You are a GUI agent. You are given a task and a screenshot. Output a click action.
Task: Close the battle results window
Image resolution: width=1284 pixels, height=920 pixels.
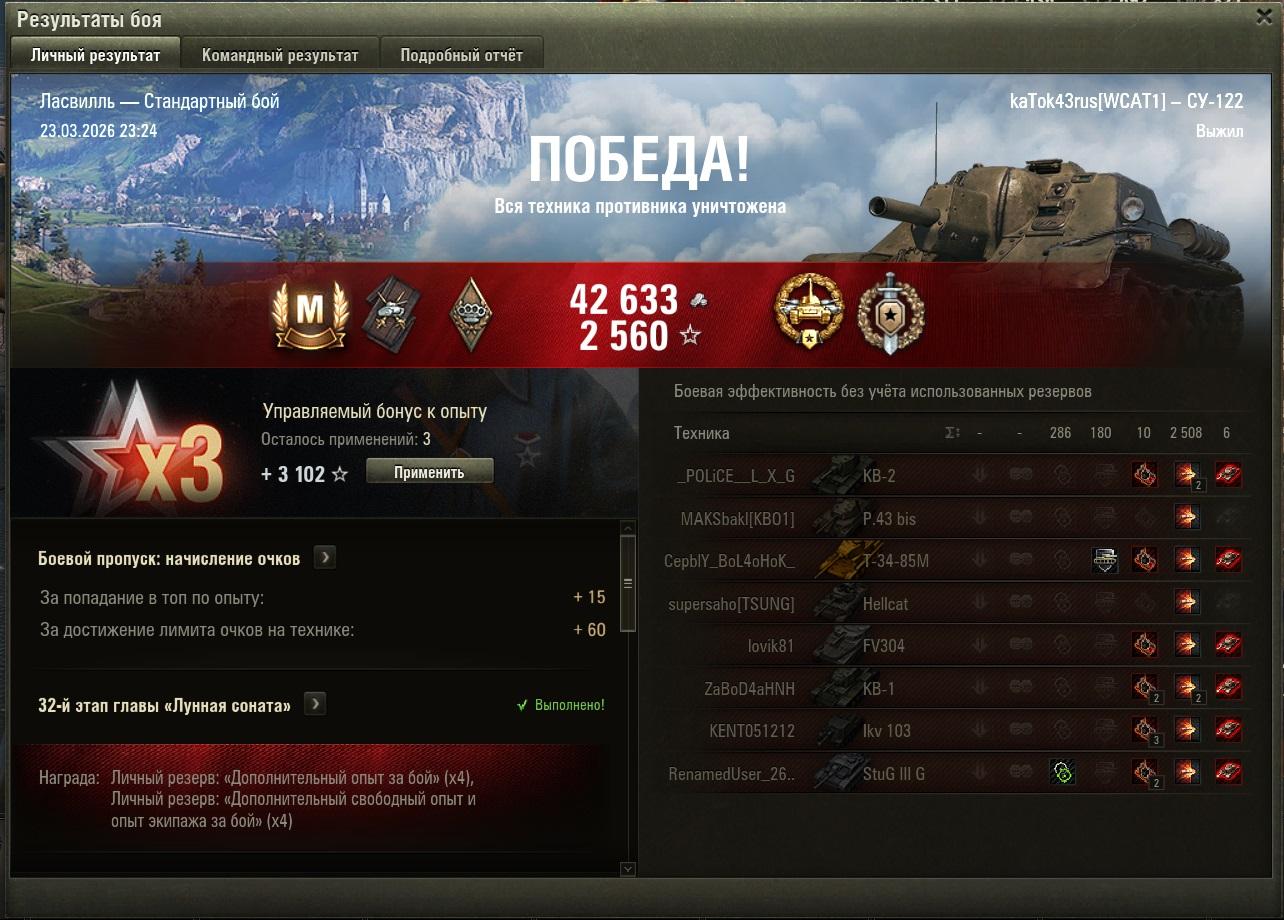[1264, 17]
